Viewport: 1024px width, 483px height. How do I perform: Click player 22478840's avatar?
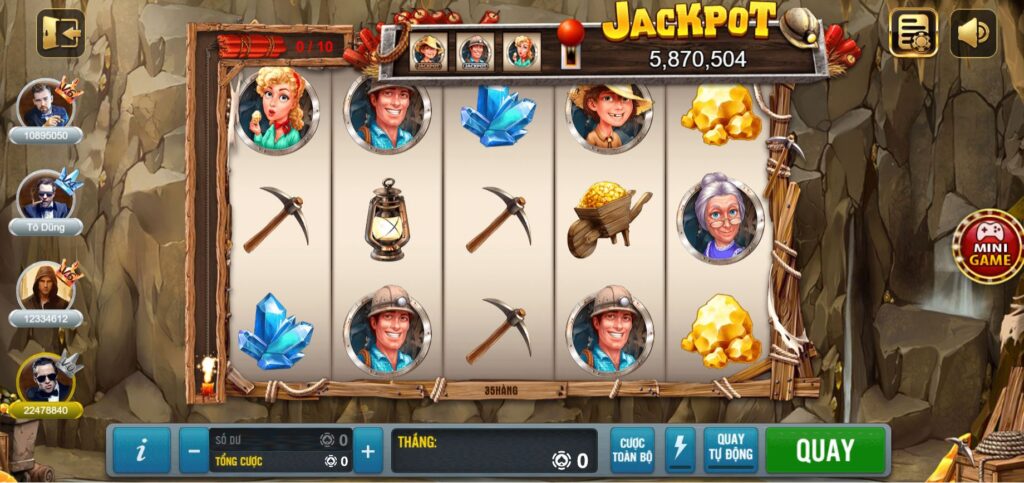coord(46,378)
